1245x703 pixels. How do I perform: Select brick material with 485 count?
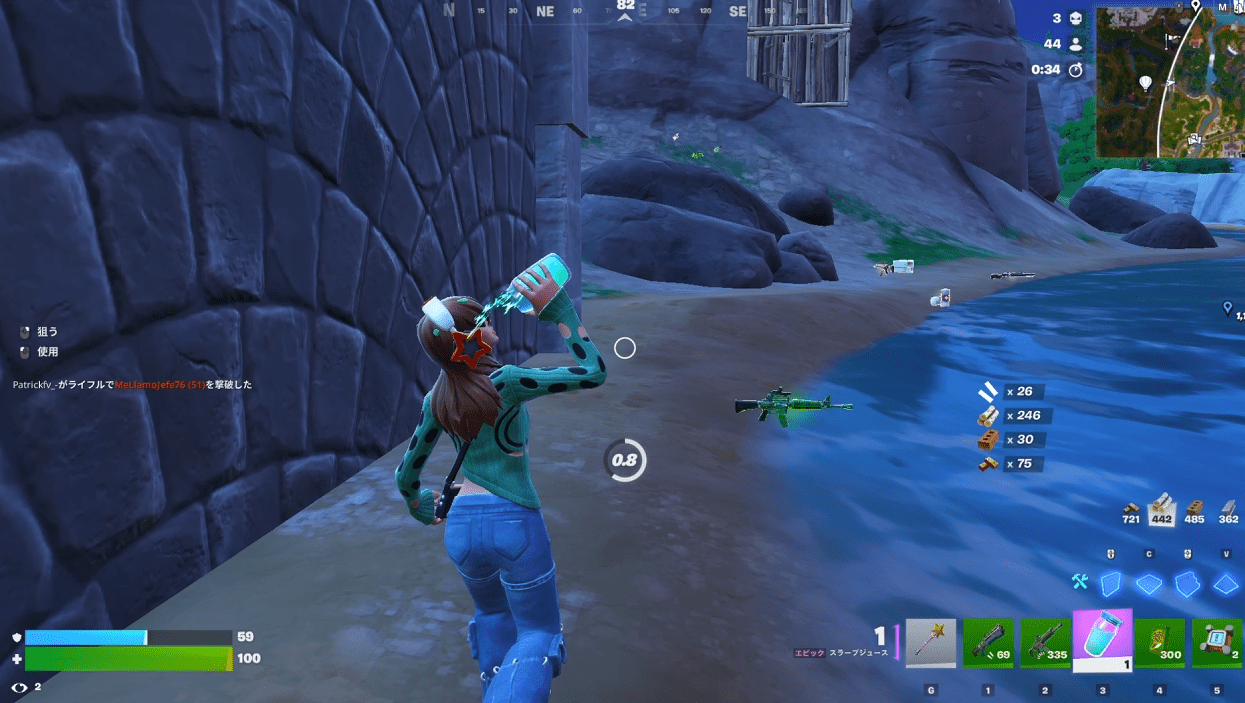[x=1194, y=510]
